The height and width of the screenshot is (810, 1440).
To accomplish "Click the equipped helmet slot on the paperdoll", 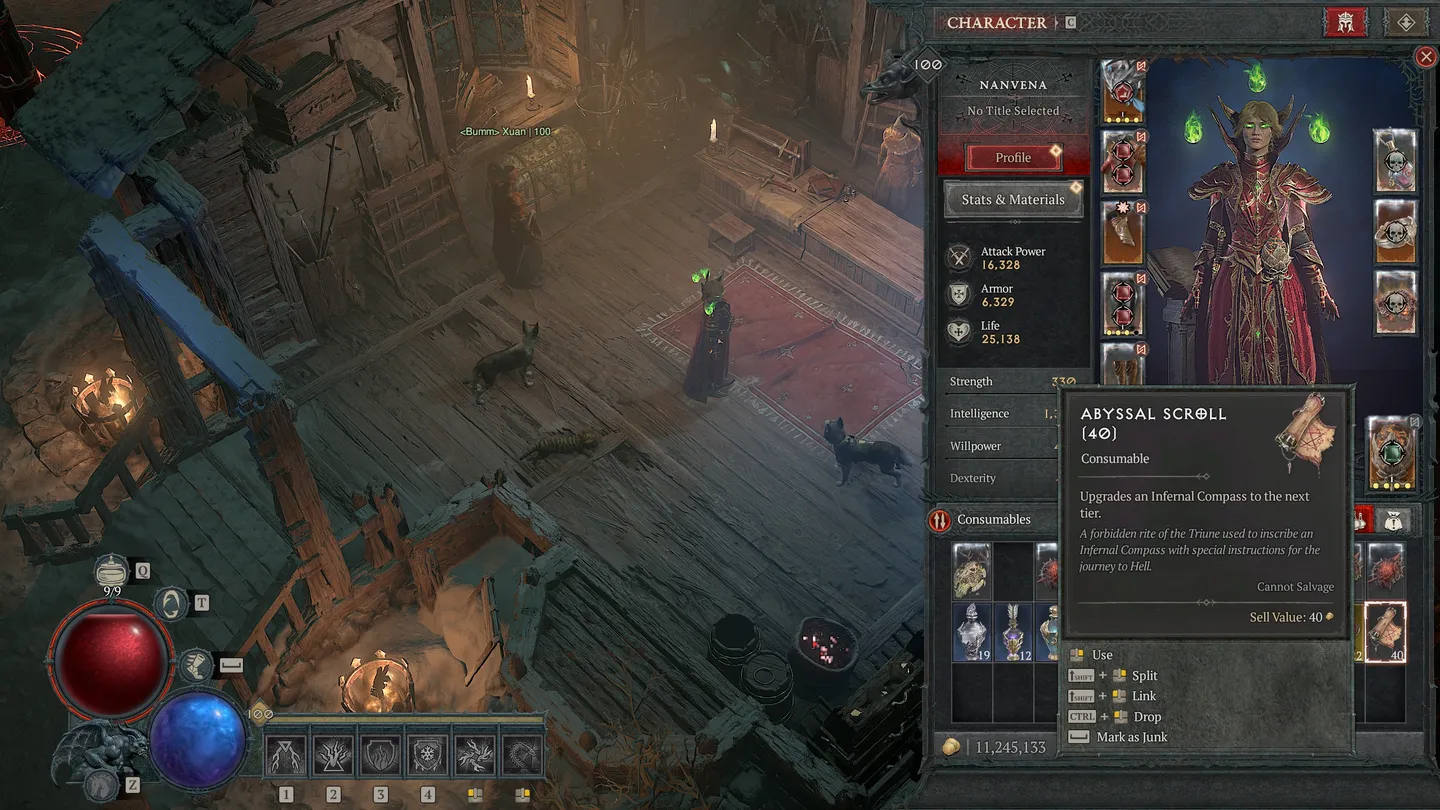I will 1123,92.
